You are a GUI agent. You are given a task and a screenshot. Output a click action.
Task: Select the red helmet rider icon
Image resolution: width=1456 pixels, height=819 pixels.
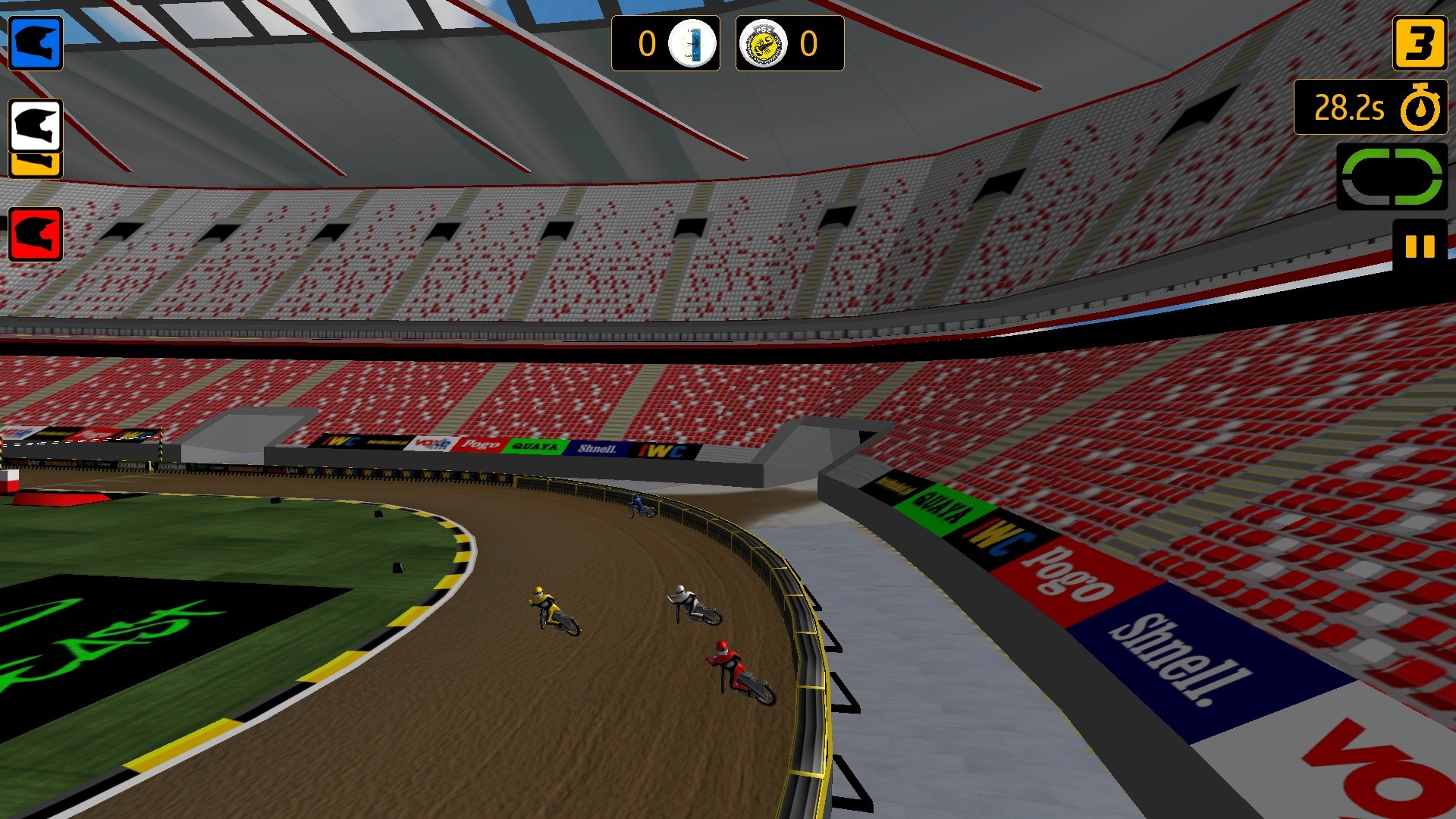click(x=34, y=235)
